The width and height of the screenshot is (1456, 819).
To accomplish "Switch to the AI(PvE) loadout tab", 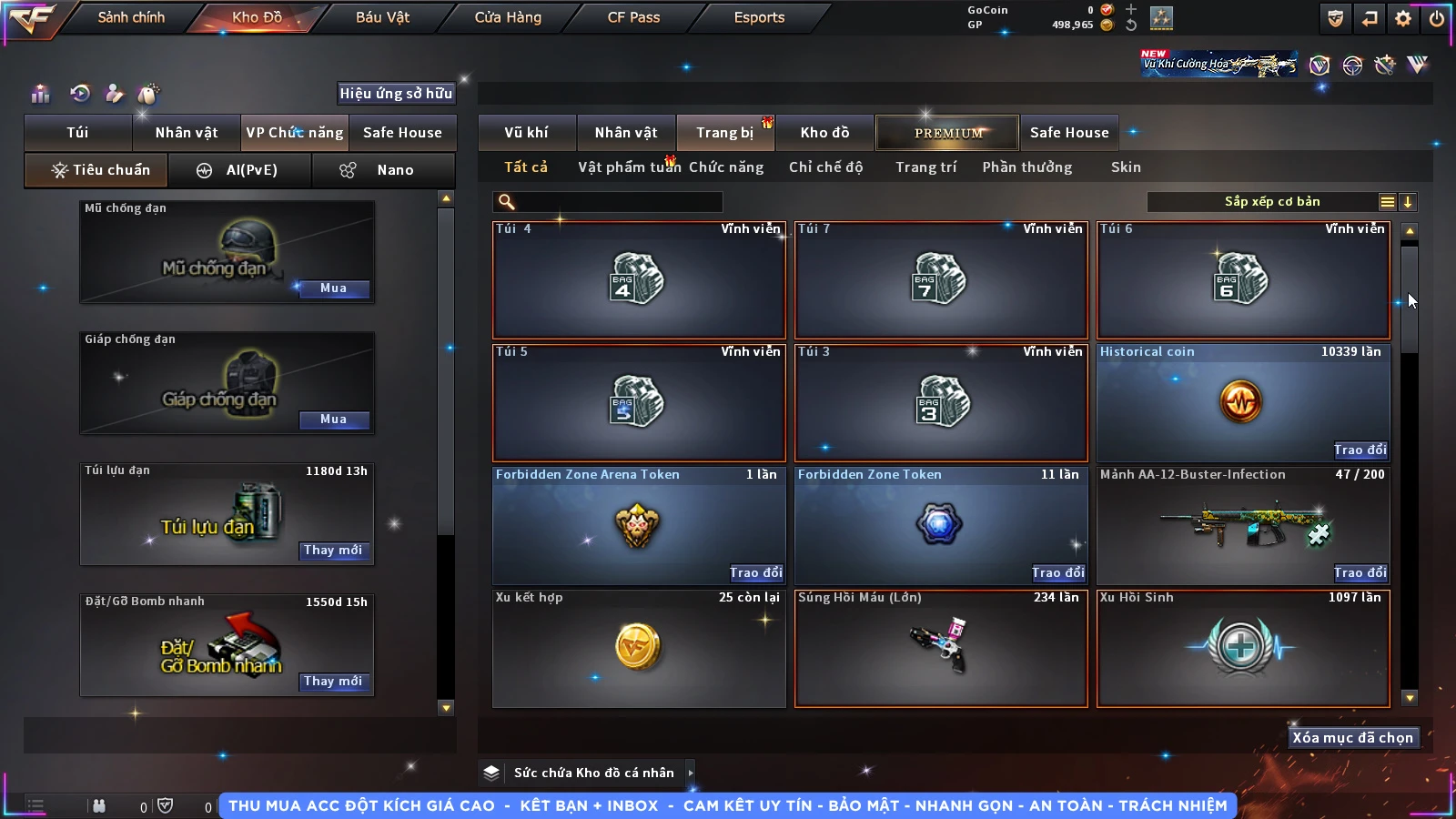I will pos(240,170).
